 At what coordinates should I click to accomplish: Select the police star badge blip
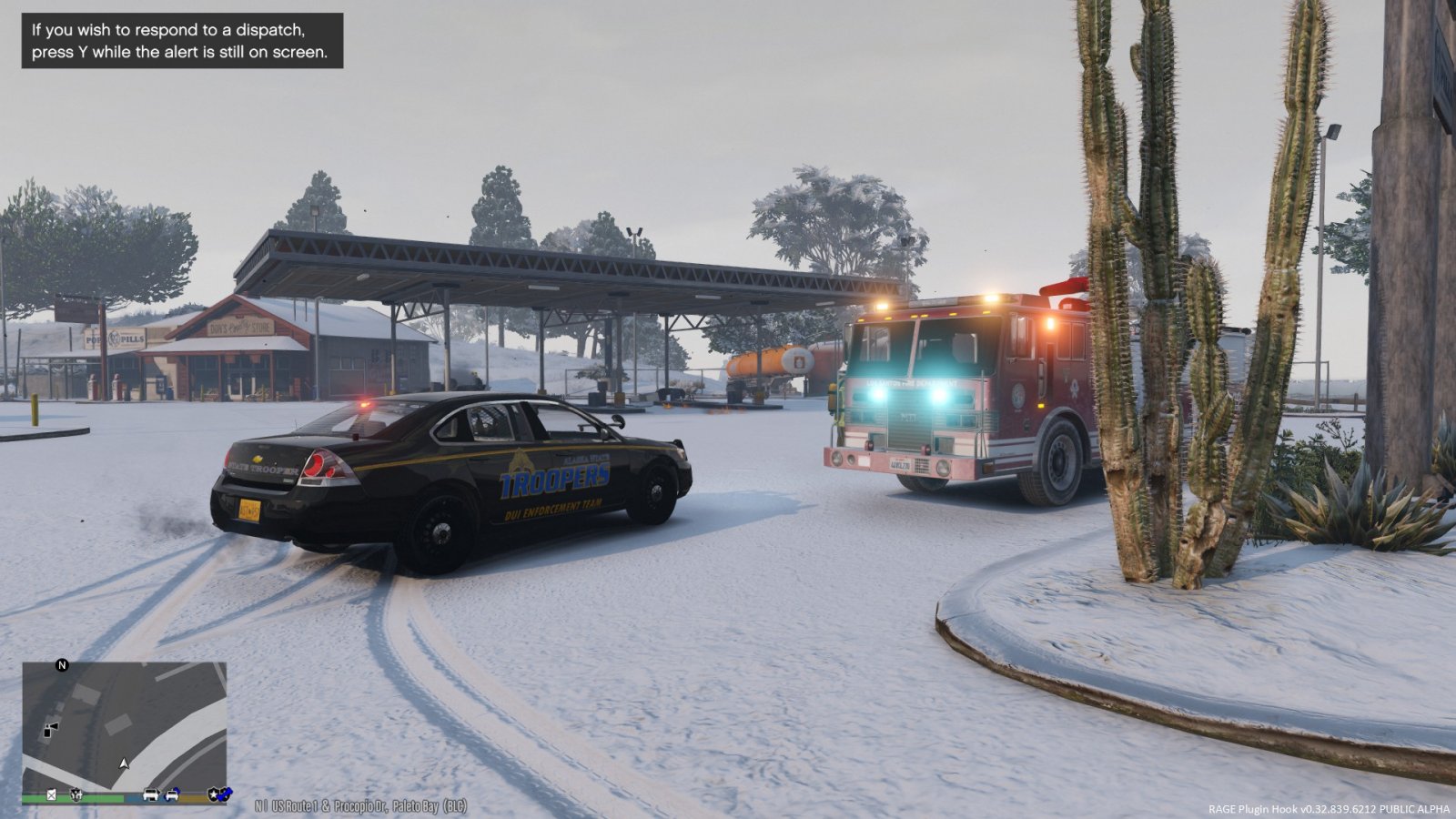coord(215,794)
